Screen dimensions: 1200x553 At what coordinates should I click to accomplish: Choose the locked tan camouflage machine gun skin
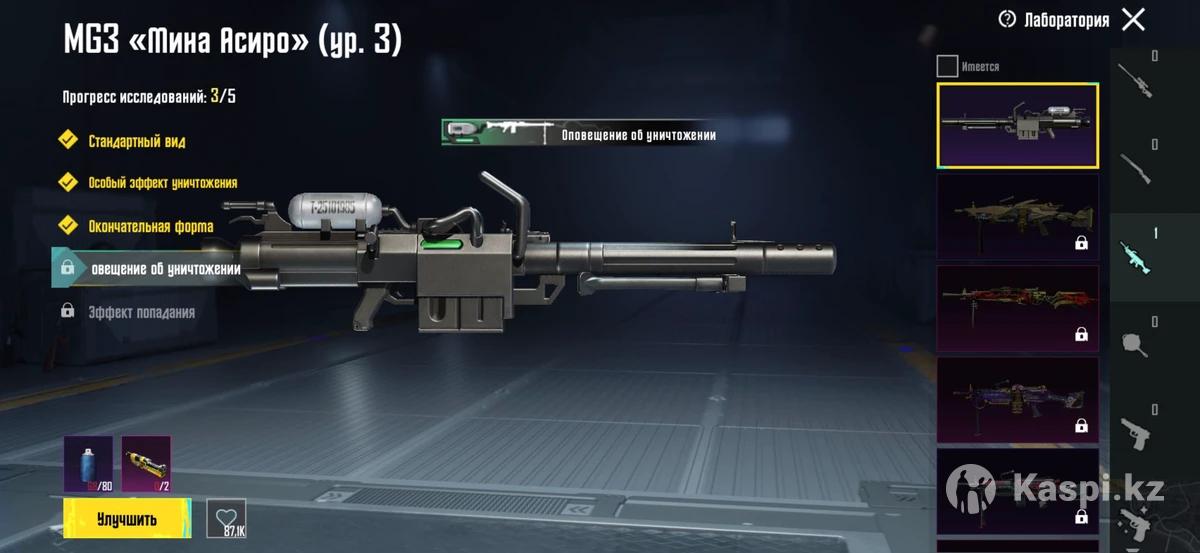point(1017,216)
